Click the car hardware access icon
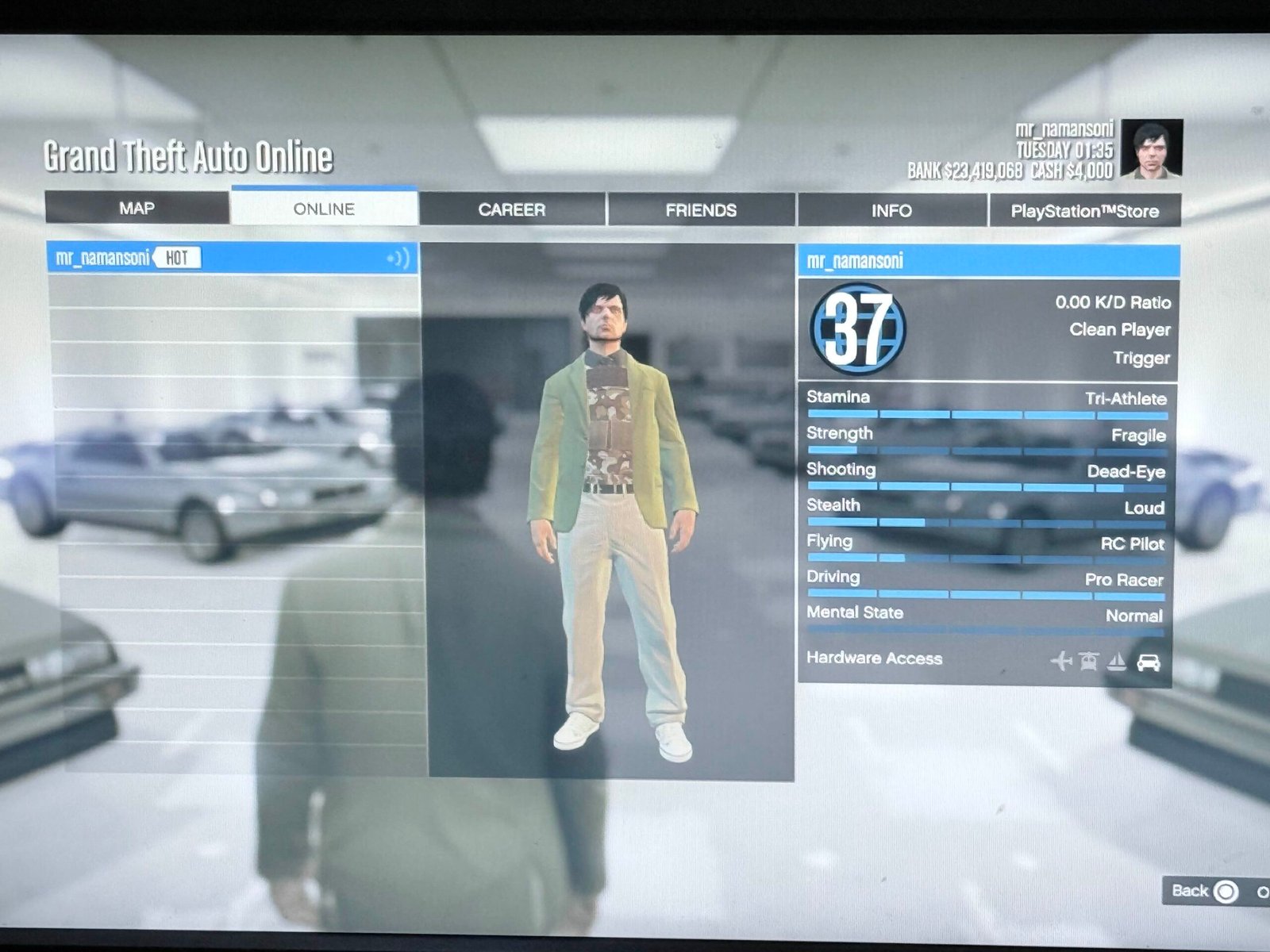Screen dimensions: 1270x952 coord(1148,662)
